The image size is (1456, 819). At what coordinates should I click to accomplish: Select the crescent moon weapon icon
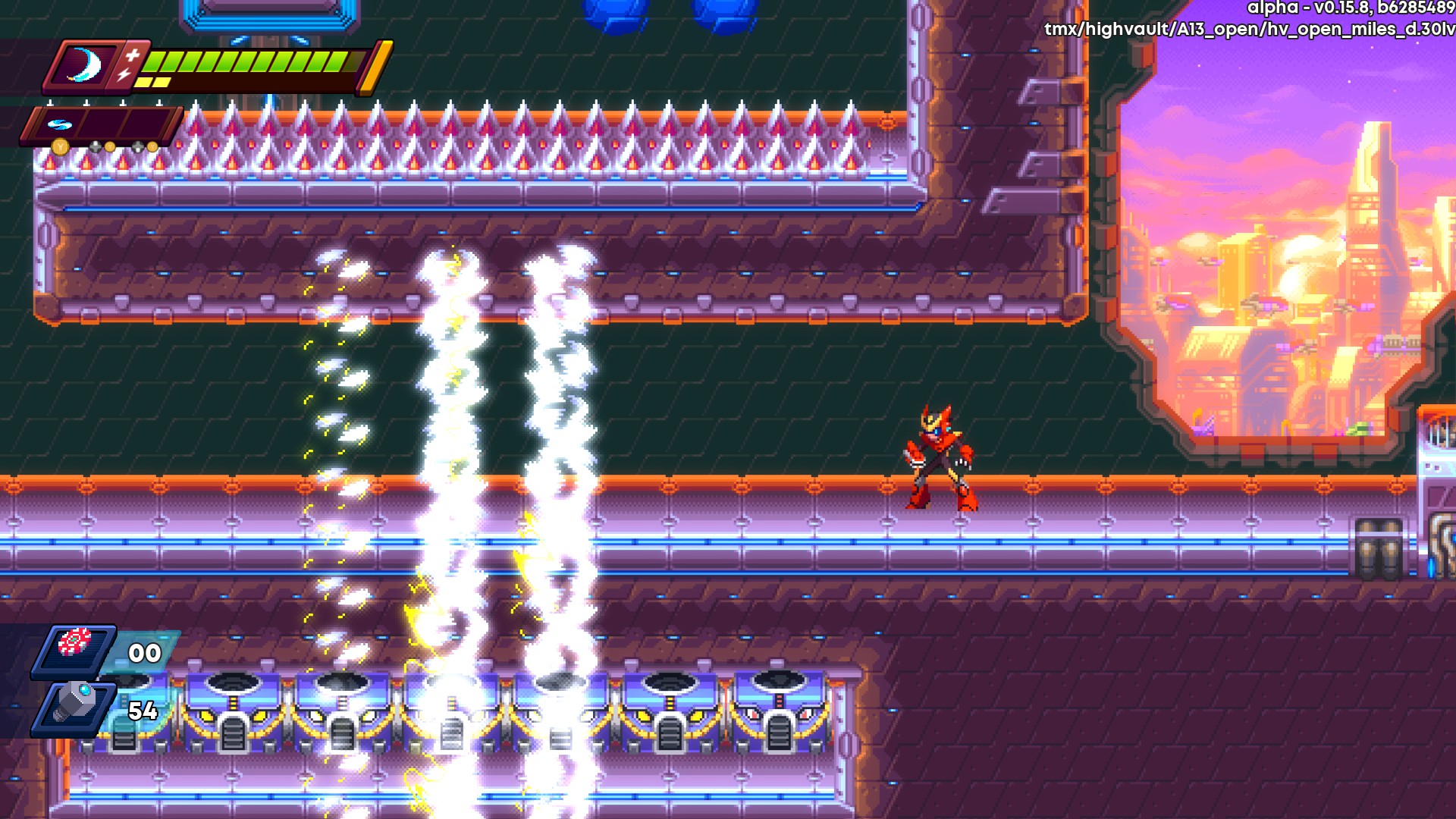point(83,65)
